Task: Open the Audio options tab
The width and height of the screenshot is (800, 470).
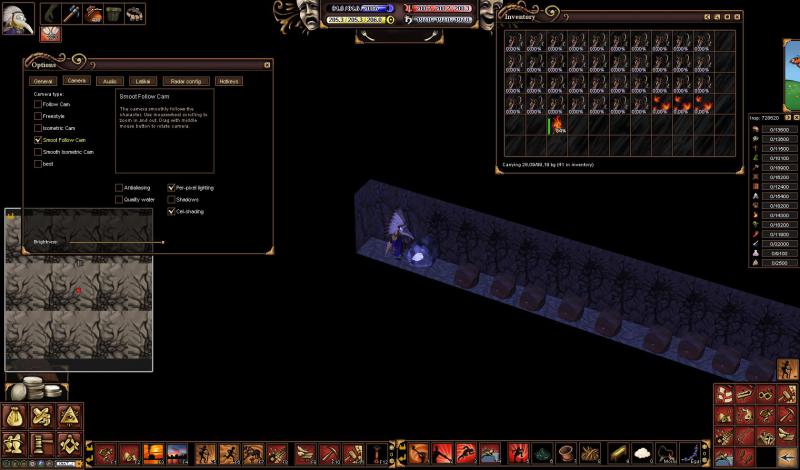Action: point(110,80)
